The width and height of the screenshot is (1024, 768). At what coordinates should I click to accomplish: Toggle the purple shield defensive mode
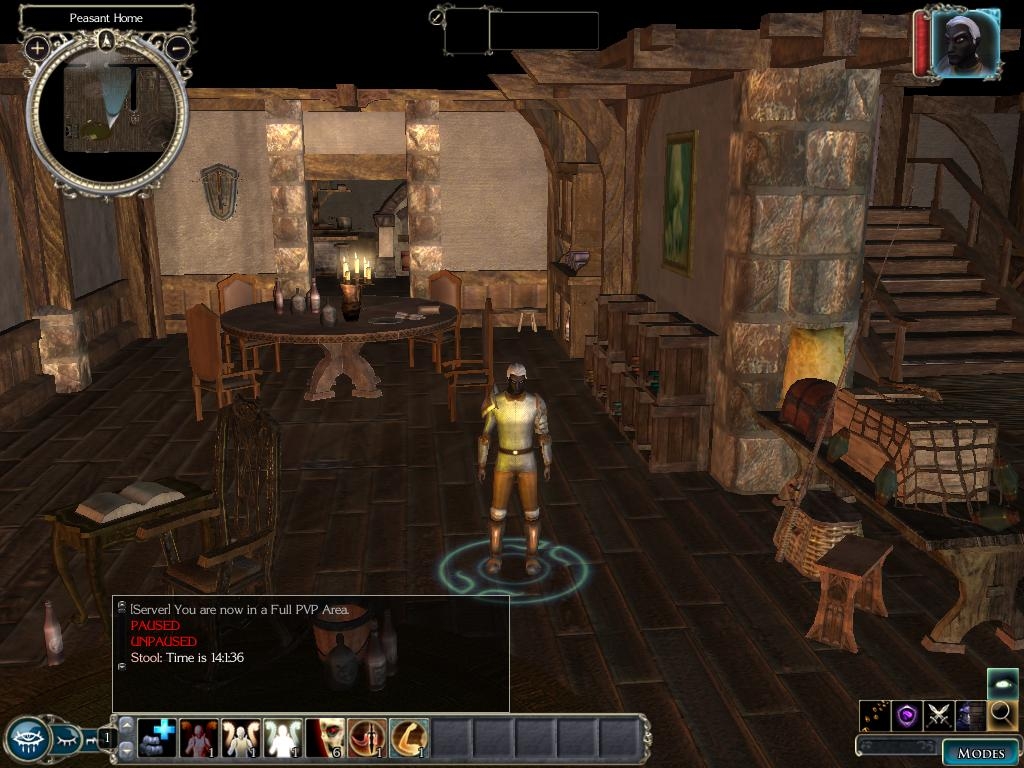907,715
